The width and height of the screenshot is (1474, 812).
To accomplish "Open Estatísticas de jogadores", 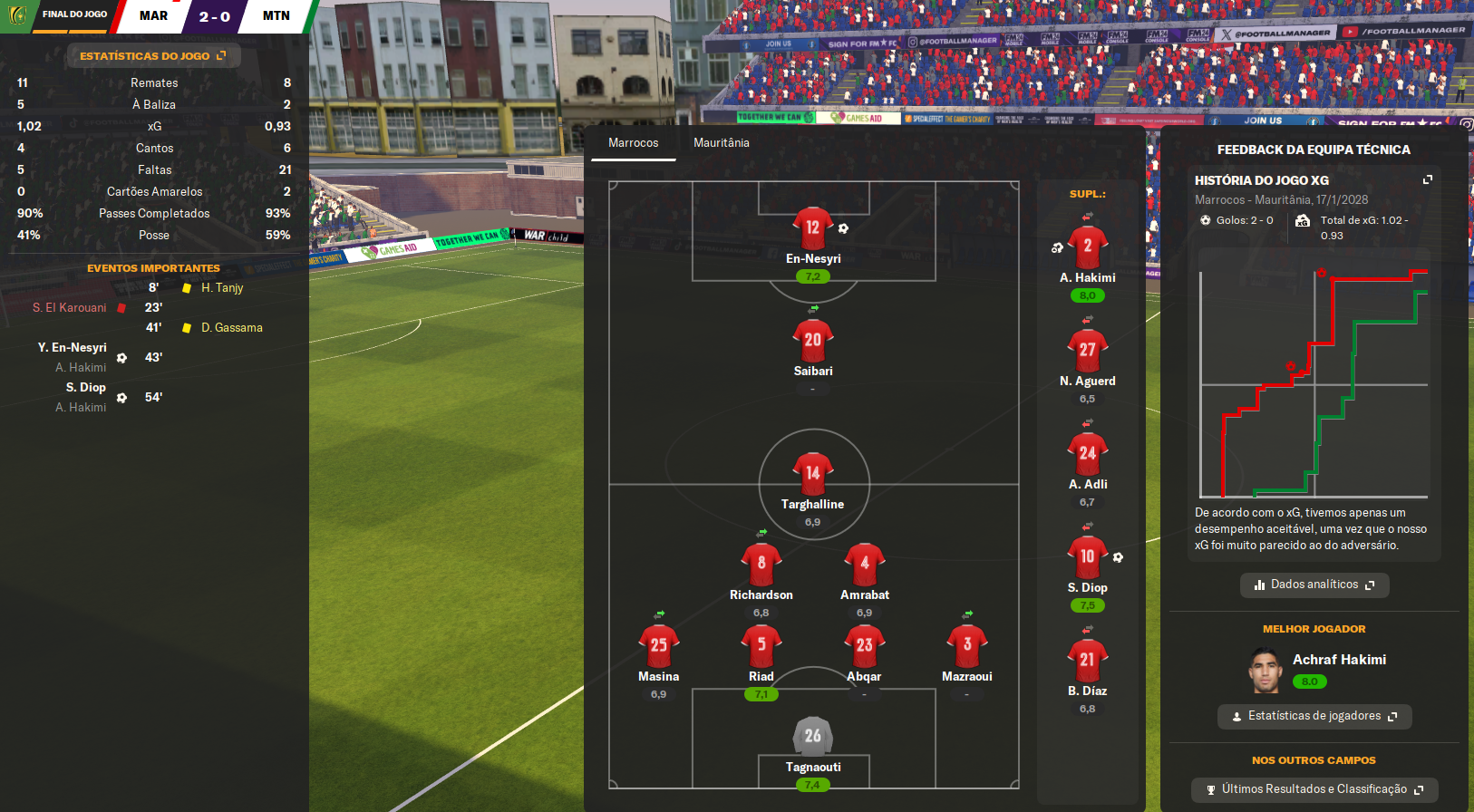I will 1314,716.
